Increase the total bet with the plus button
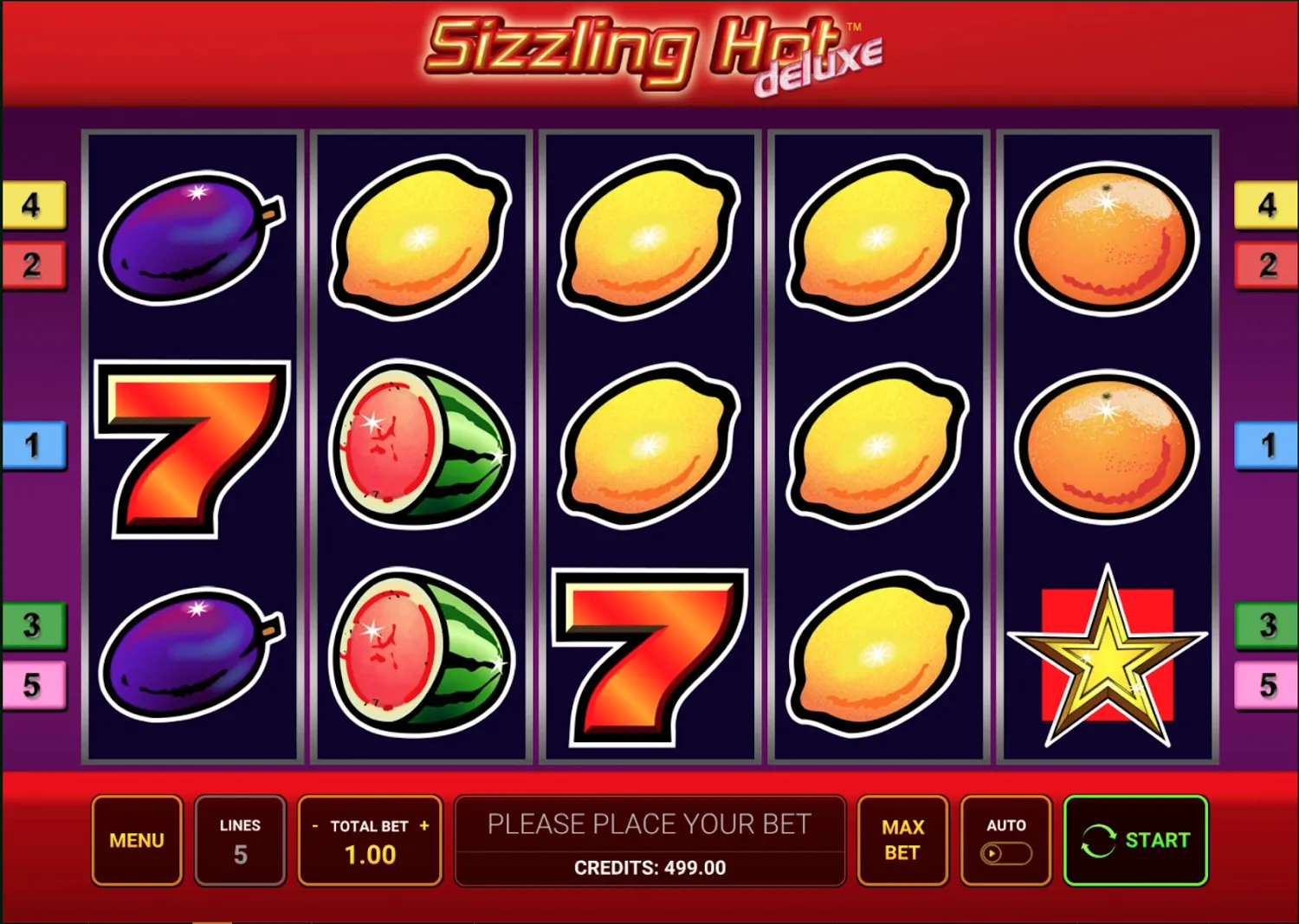The image size is (1299, 924). [423, 826]
